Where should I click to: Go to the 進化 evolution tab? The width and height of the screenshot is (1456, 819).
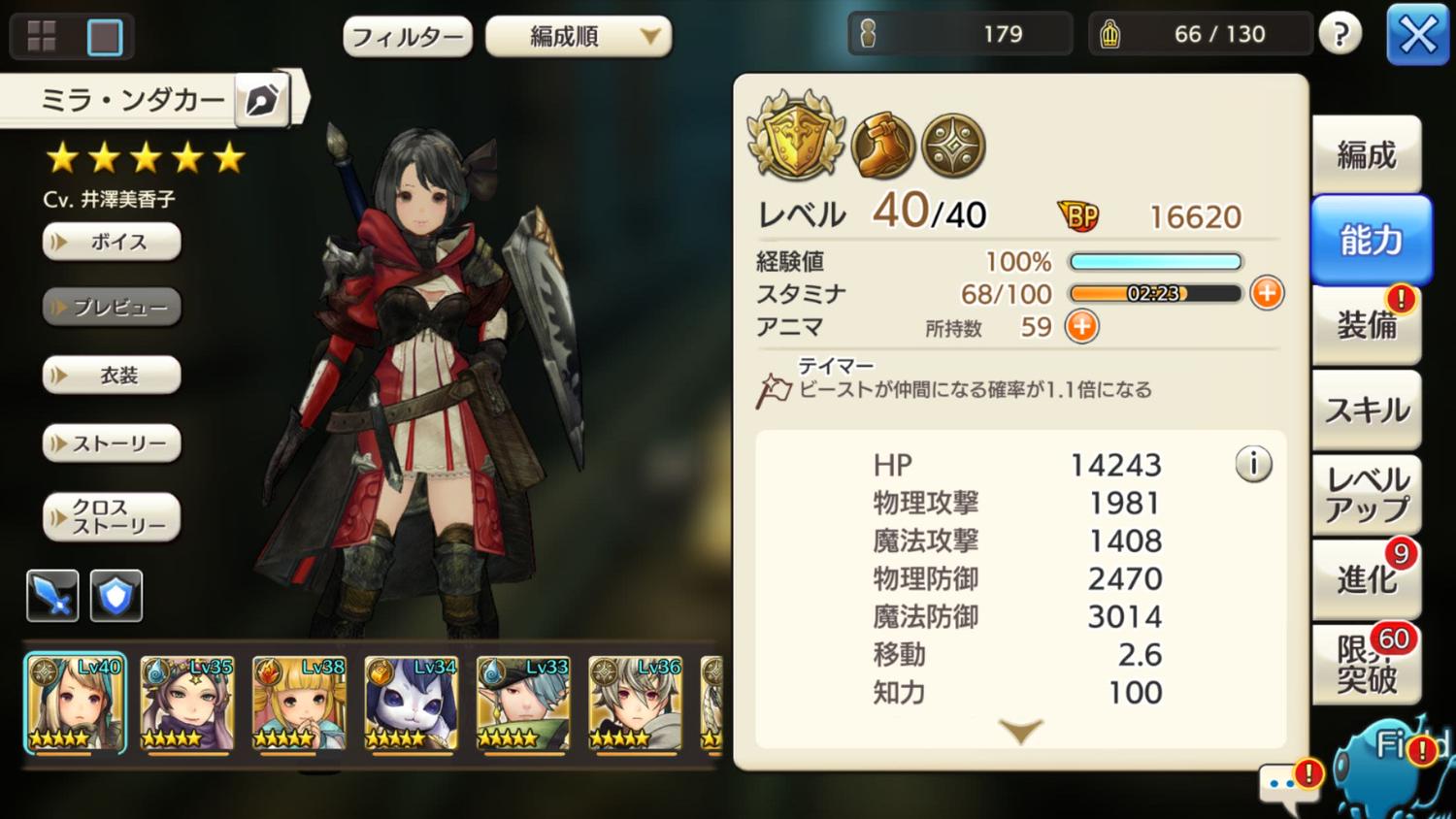(1367, 579)
